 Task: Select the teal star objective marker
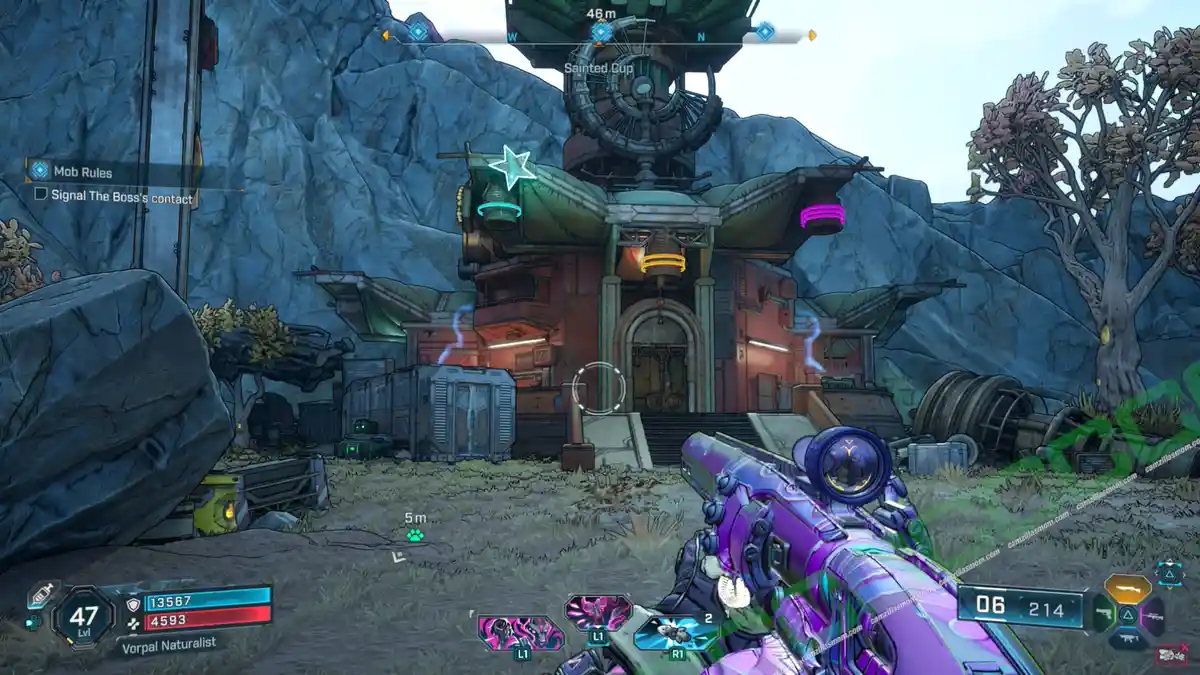click(x=512, y=167)
